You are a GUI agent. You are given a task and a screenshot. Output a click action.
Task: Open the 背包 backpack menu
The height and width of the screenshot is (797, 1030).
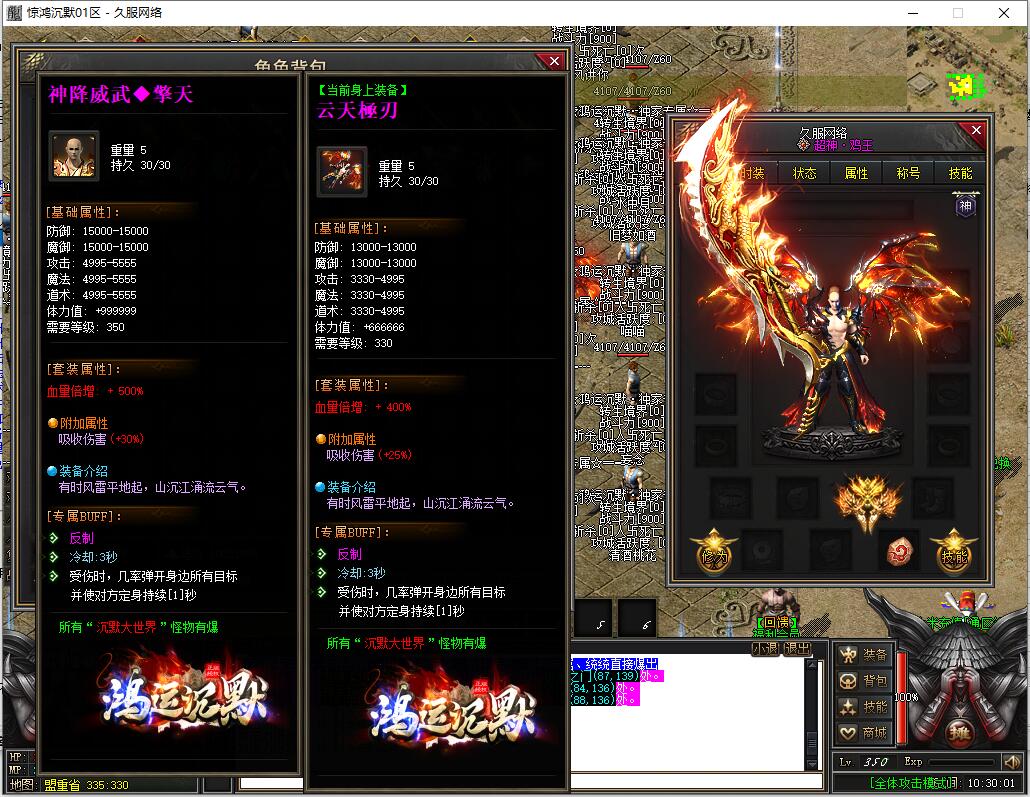(x=864, y=681)
